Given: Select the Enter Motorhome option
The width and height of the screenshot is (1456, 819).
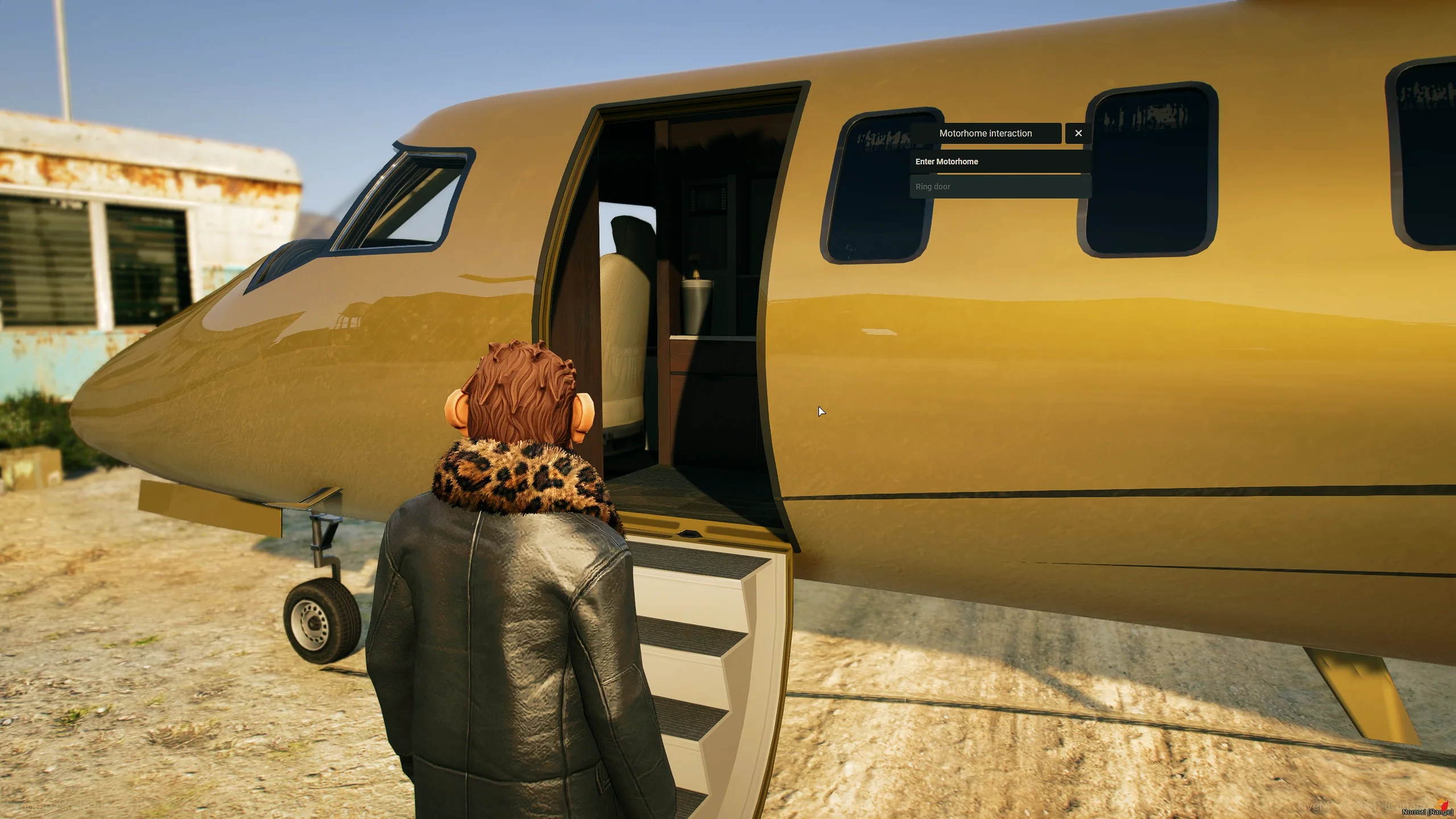Looking at the screenshot, I should 1000,162.
